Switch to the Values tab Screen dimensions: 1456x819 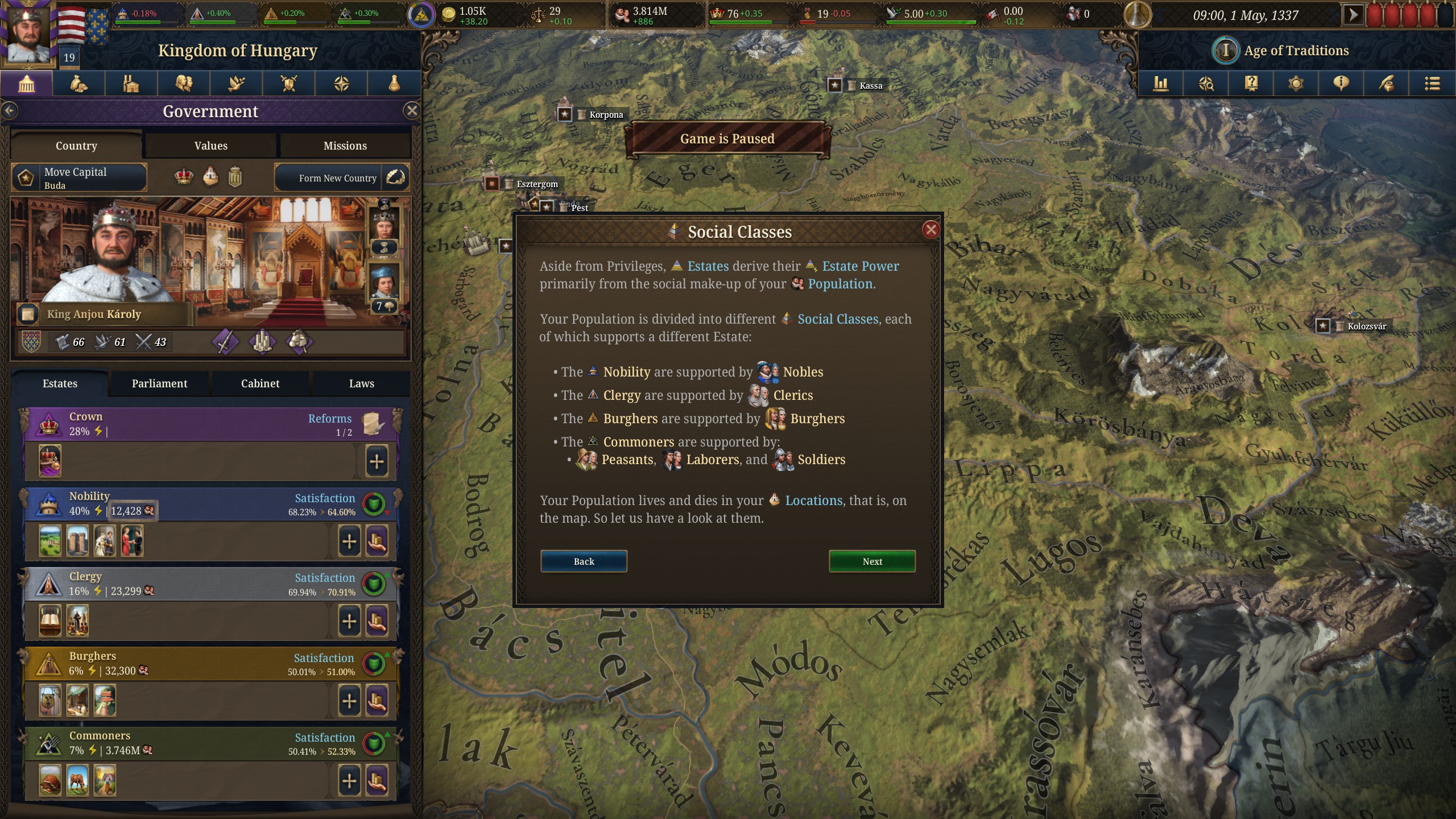(210, 146)
